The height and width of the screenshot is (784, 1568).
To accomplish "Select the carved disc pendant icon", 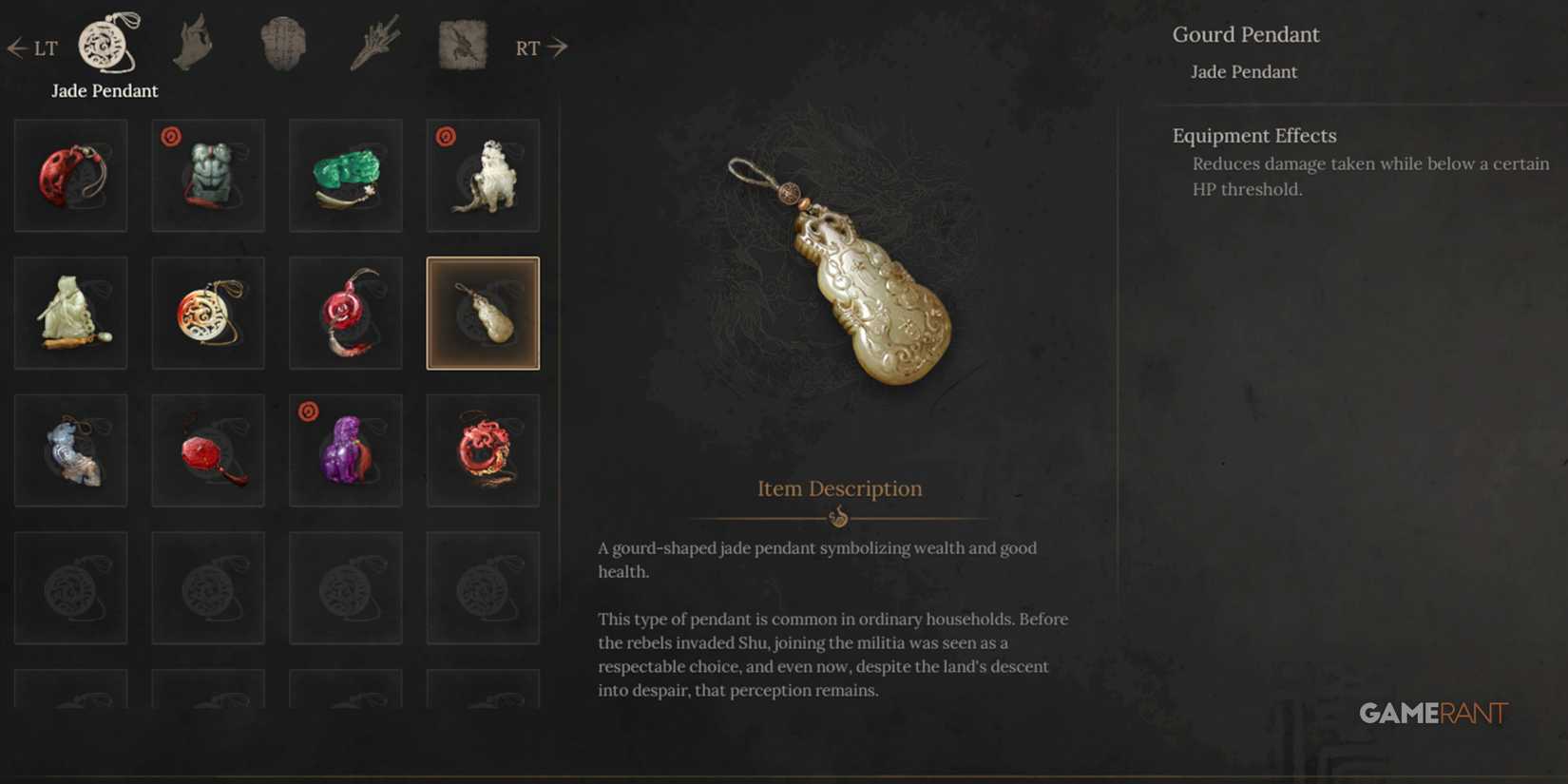I will 207,312.
